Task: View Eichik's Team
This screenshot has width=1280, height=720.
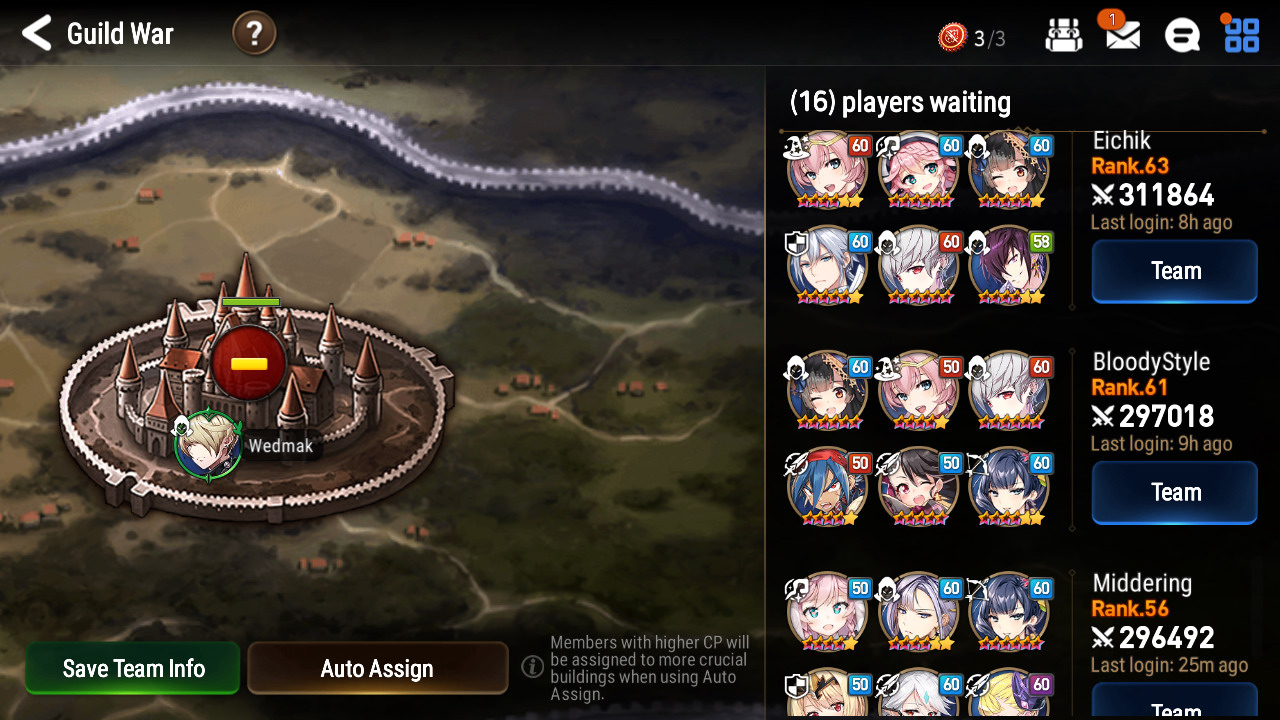Action: pos(1174,271)
